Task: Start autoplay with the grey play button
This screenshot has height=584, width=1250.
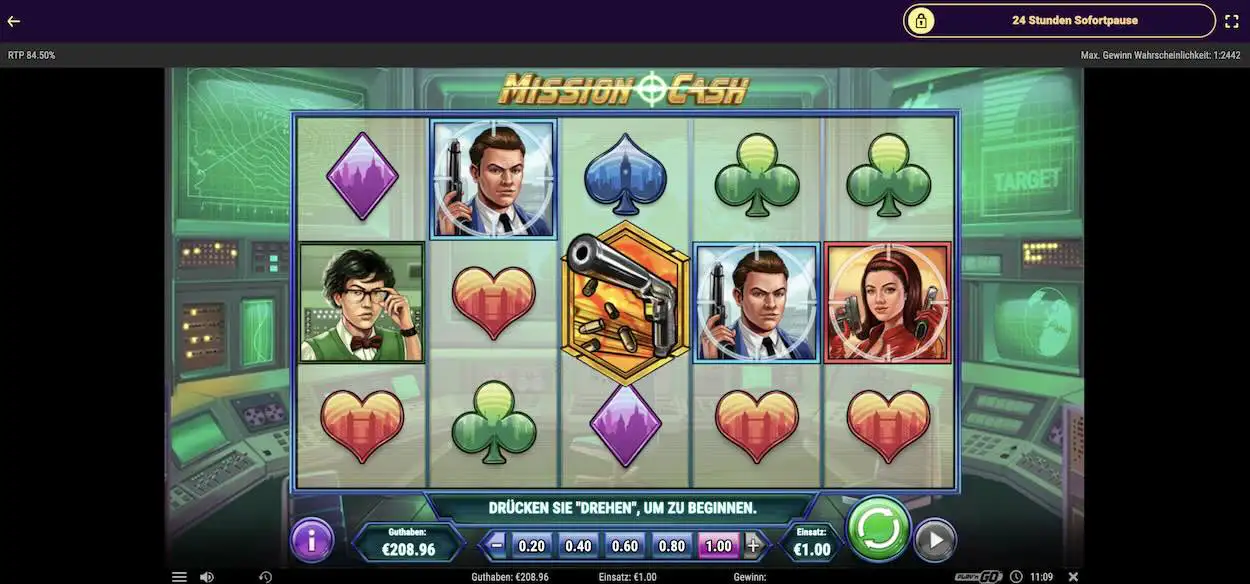Action: pyautogui.click(x=935, y=540)
